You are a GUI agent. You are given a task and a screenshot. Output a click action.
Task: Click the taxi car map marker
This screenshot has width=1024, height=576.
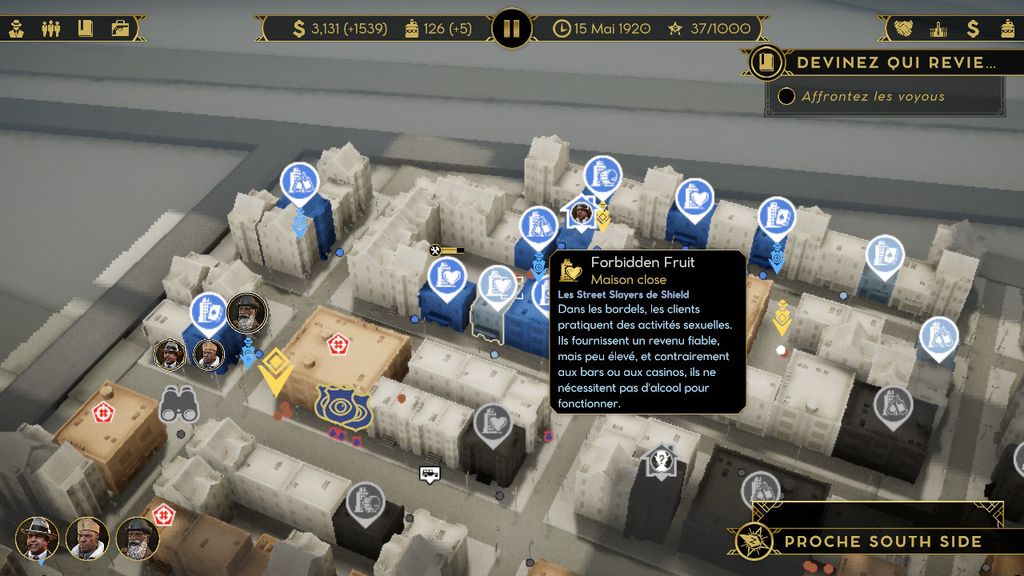[431, 473]
